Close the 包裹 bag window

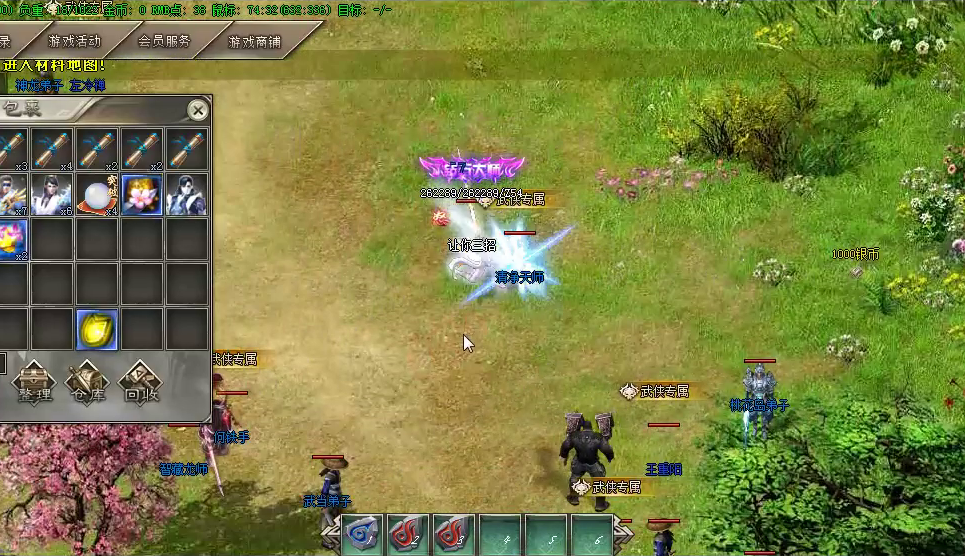pos(198,110)
